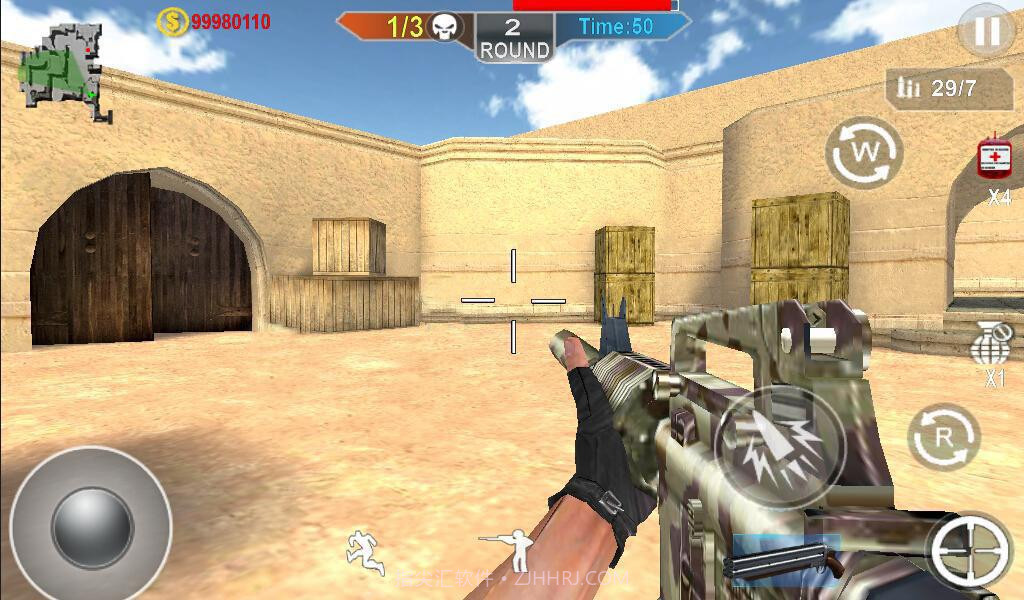Open the minimap
Screen dimensions: 1024x600
coord(65,70)
